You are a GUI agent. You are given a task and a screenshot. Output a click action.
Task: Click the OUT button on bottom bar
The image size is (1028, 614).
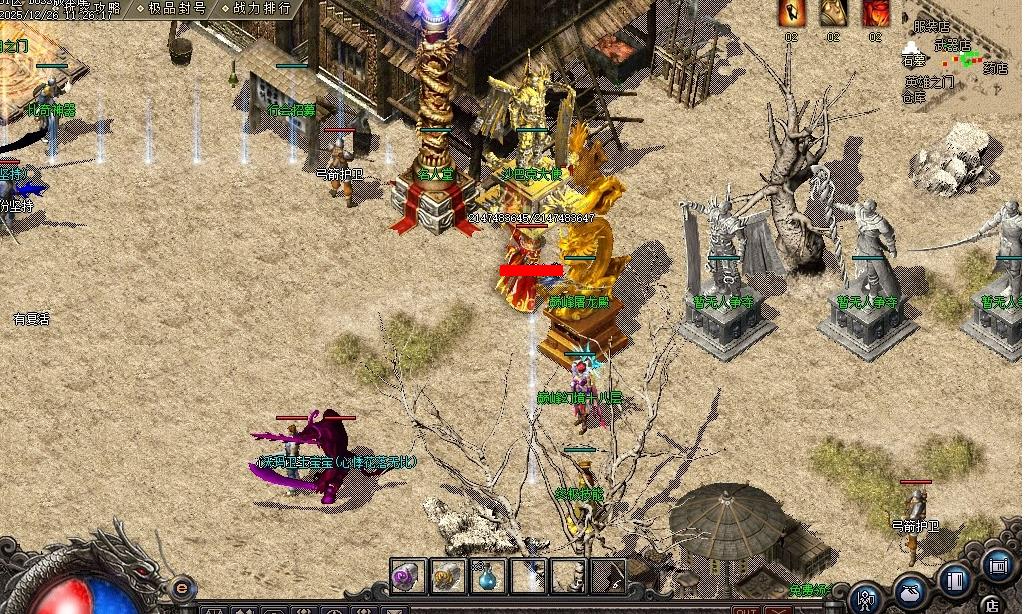pyautogui.click(x=746, y=609)
